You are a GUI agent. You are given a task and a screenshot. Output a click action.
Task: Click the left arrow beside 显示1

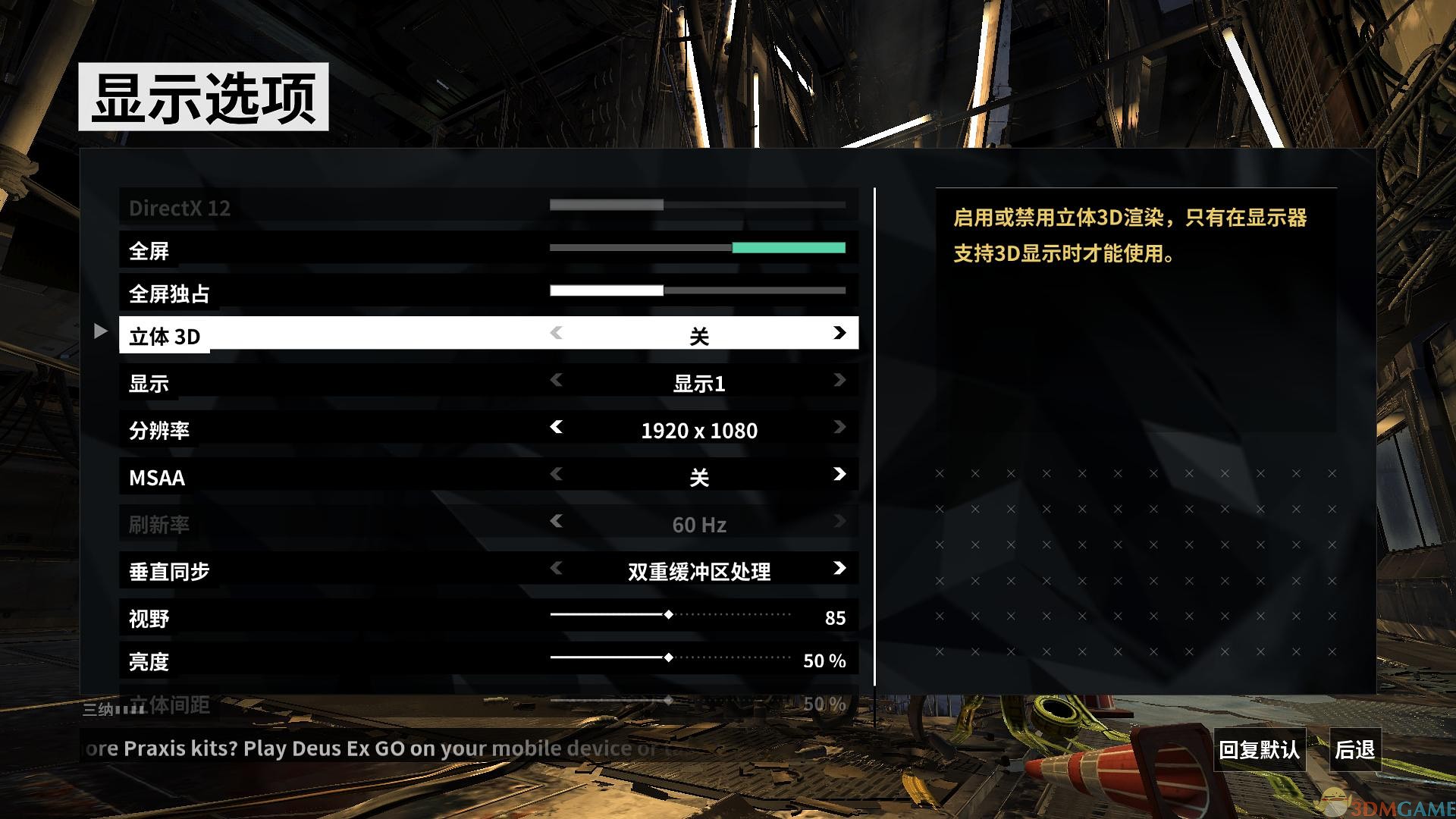coord(557,381)
